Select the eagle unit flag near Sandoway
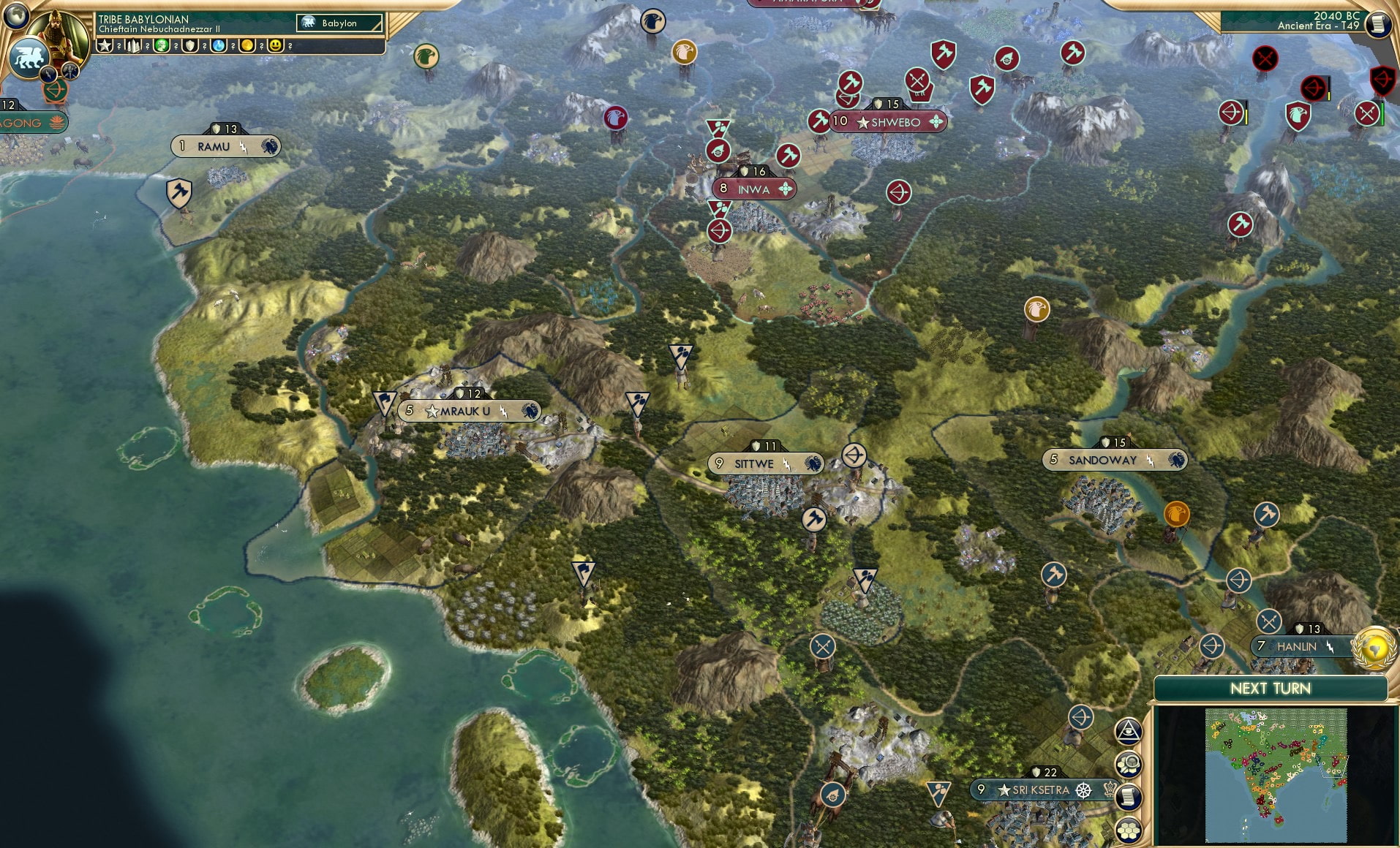The width and height of the screenshot is (1400, 848). (x=1178, y=513)
